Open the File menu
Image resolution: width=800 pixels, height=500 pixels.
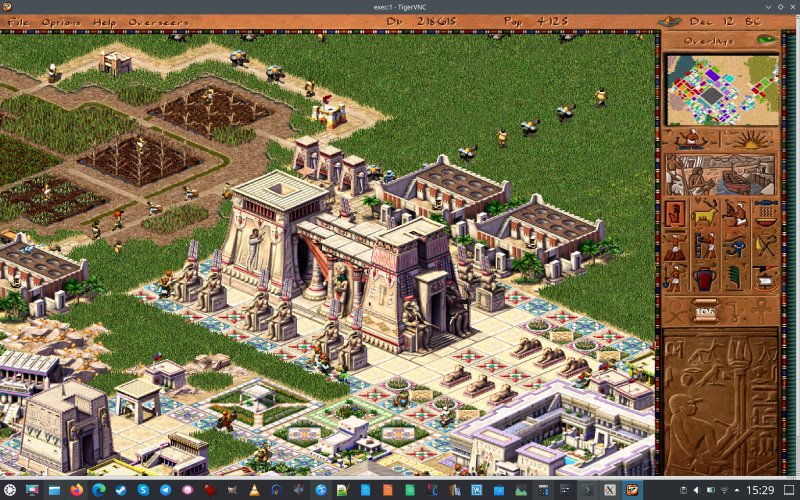click(18, 21)
